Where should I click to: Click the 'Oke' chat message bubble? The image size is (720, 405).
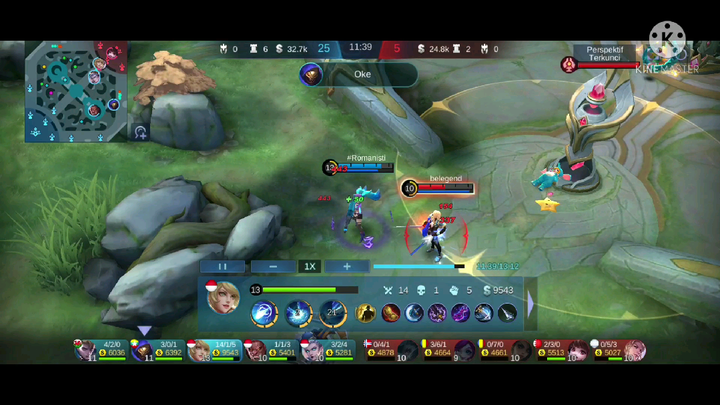359,74
